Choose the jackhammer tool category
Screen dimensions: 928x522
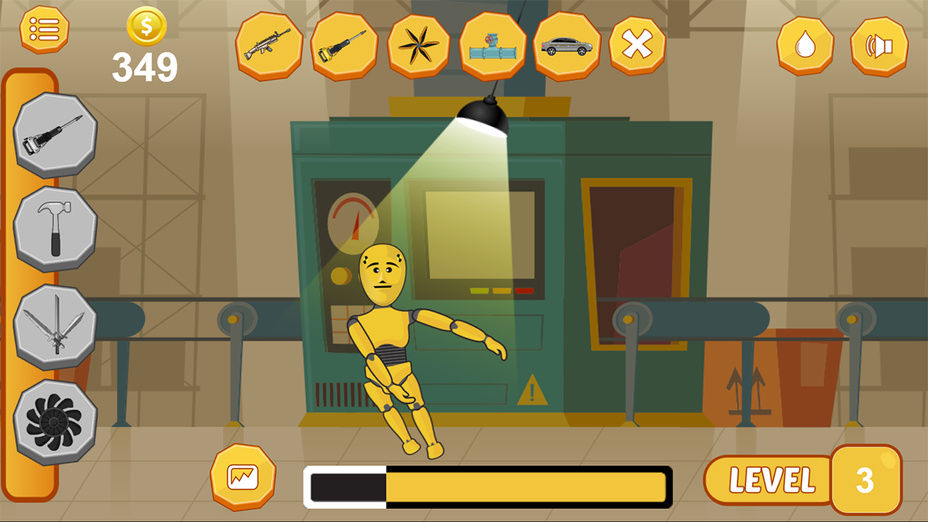(344, 45)
